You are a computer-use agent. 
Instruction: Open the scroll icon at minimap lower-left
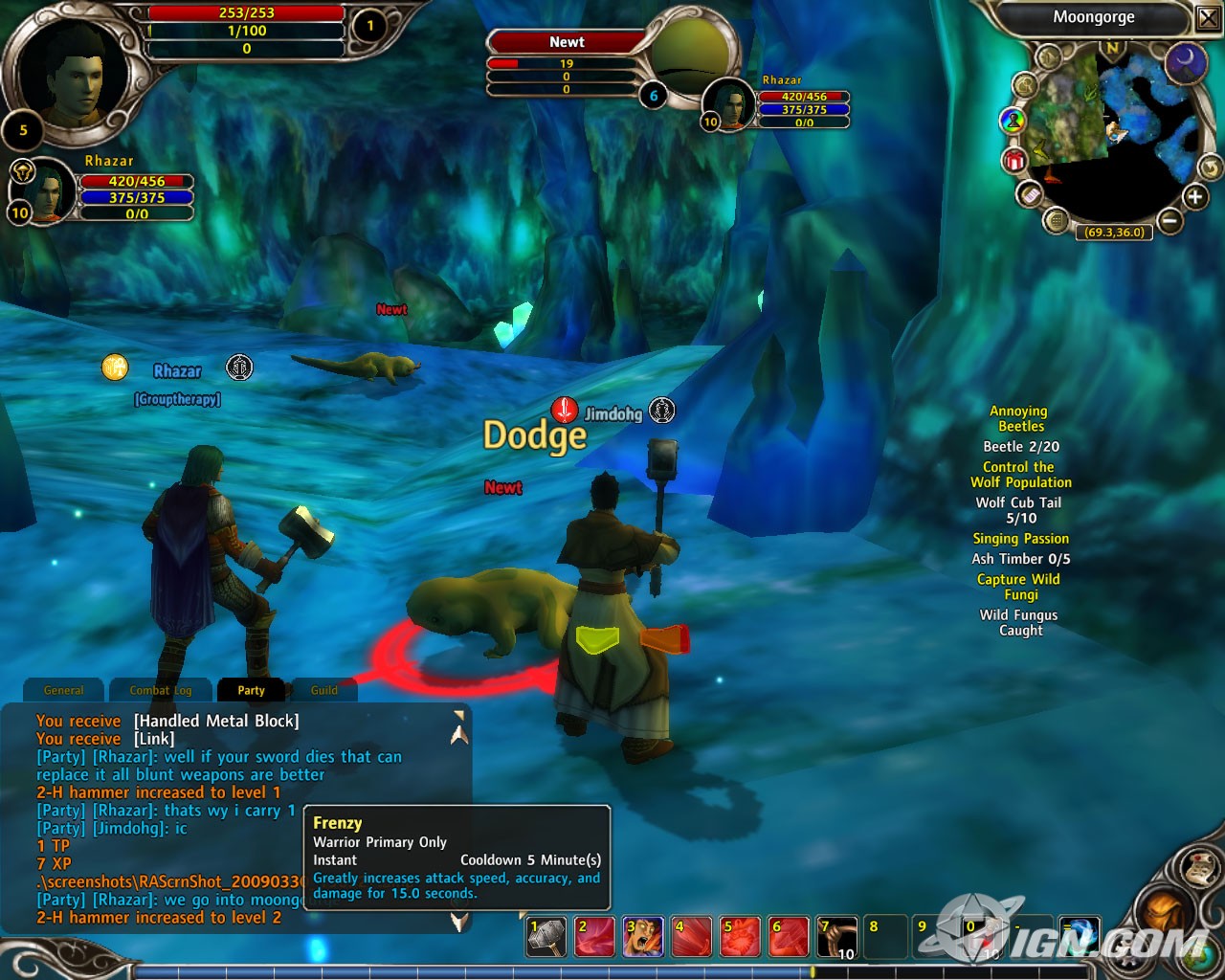point(1029,195)
